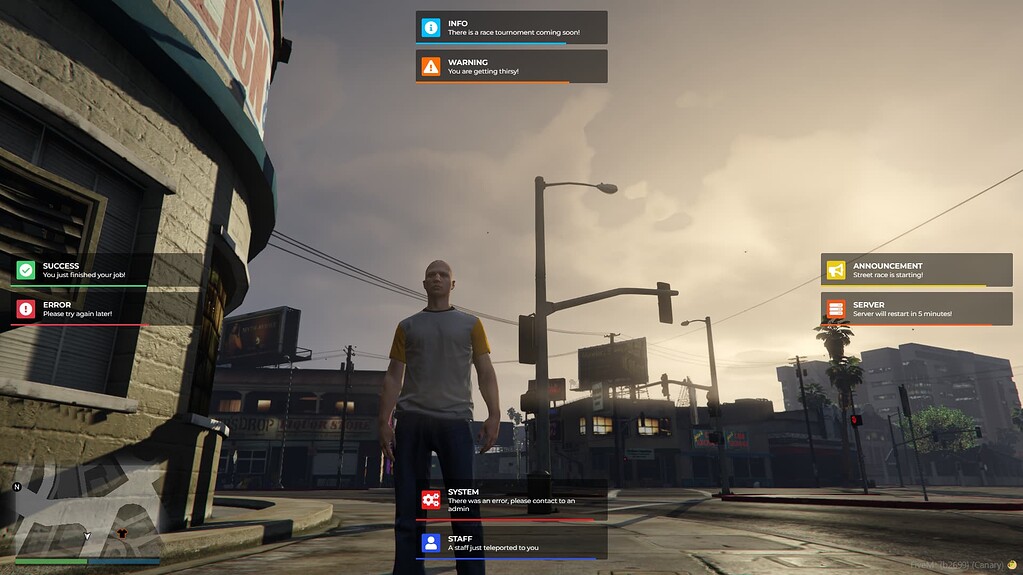Screen dimensions: 1023x575
Task: Open the minimap
Action: (x=86, y=515)
